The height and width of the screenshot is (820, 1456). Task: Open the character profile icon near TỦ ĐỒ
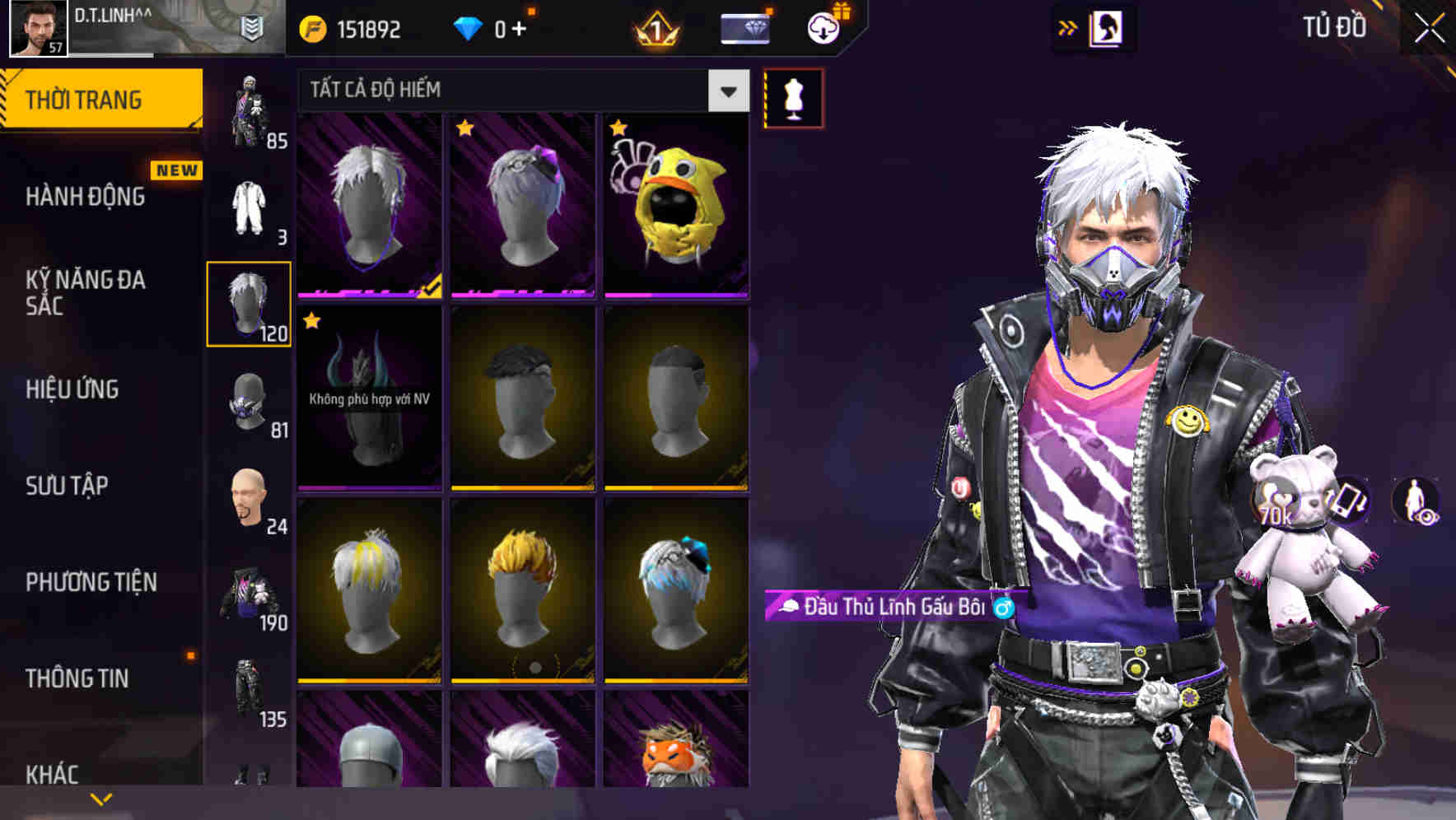point(1108,26)
